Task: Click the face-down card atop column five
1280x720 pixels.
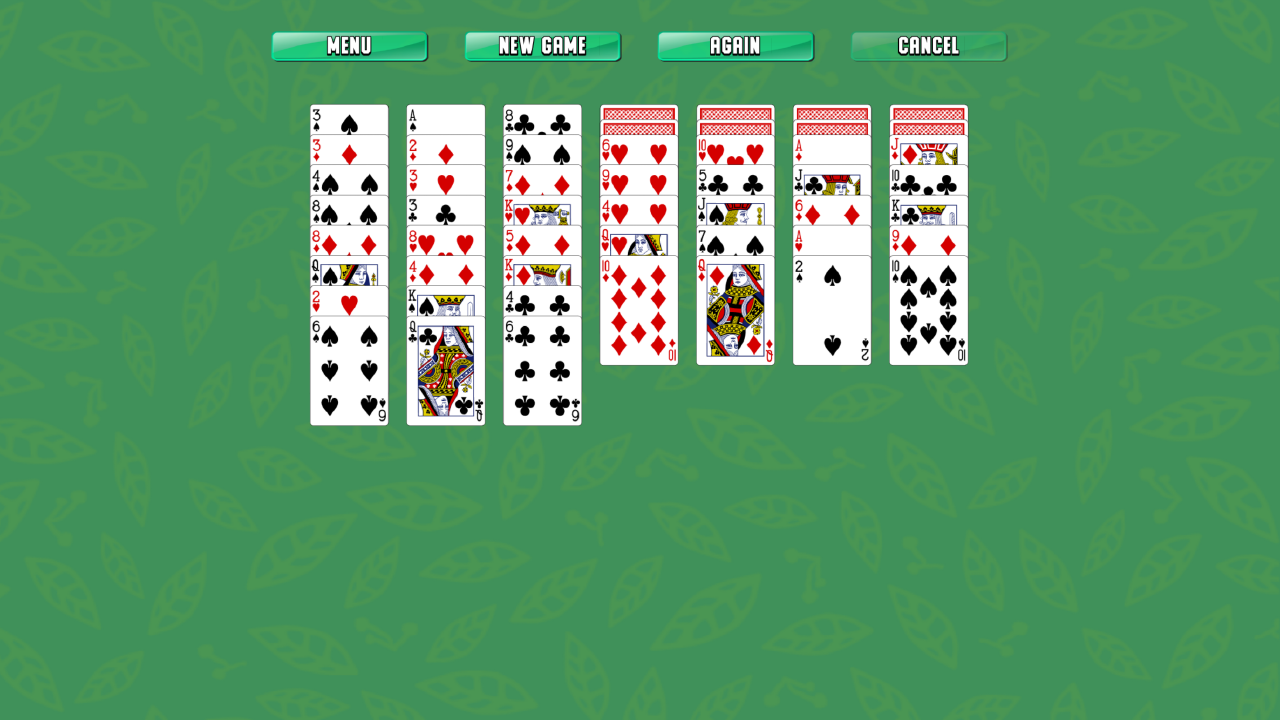Action: 735,112
